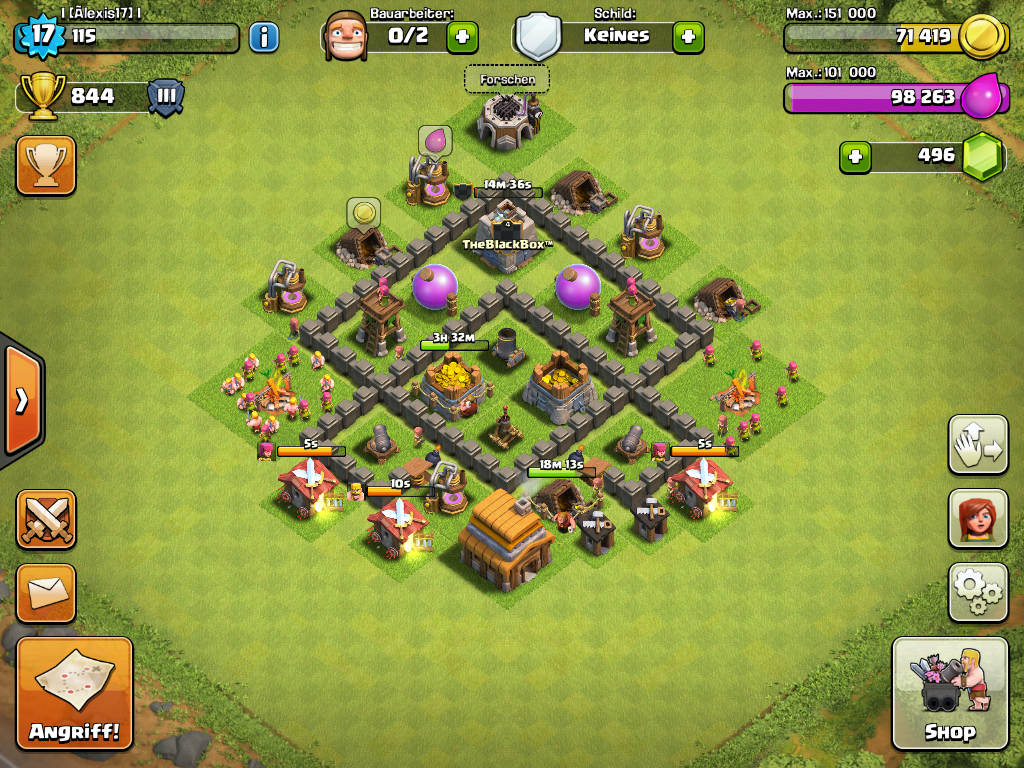Open the settings gears button
The width and height of the screenshot is (1024, 768).
coord(978,592)
